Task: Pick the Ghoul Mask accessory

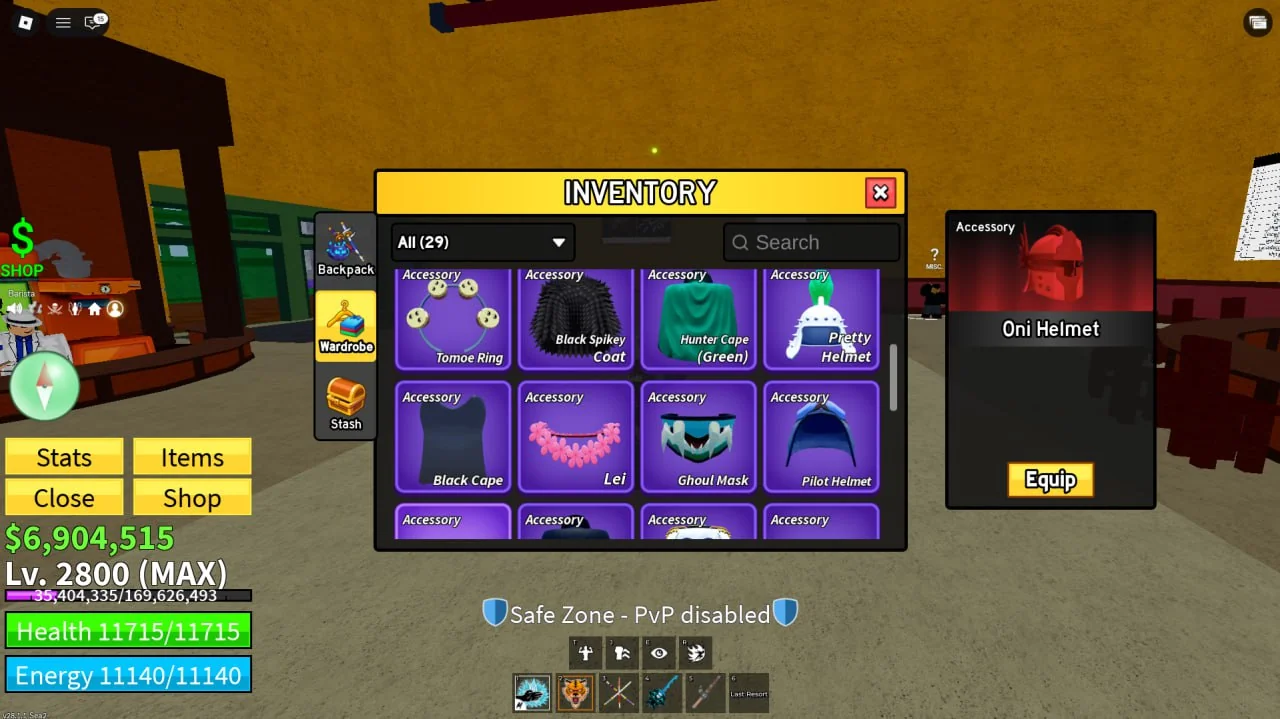Action: (x=699, y=437)
